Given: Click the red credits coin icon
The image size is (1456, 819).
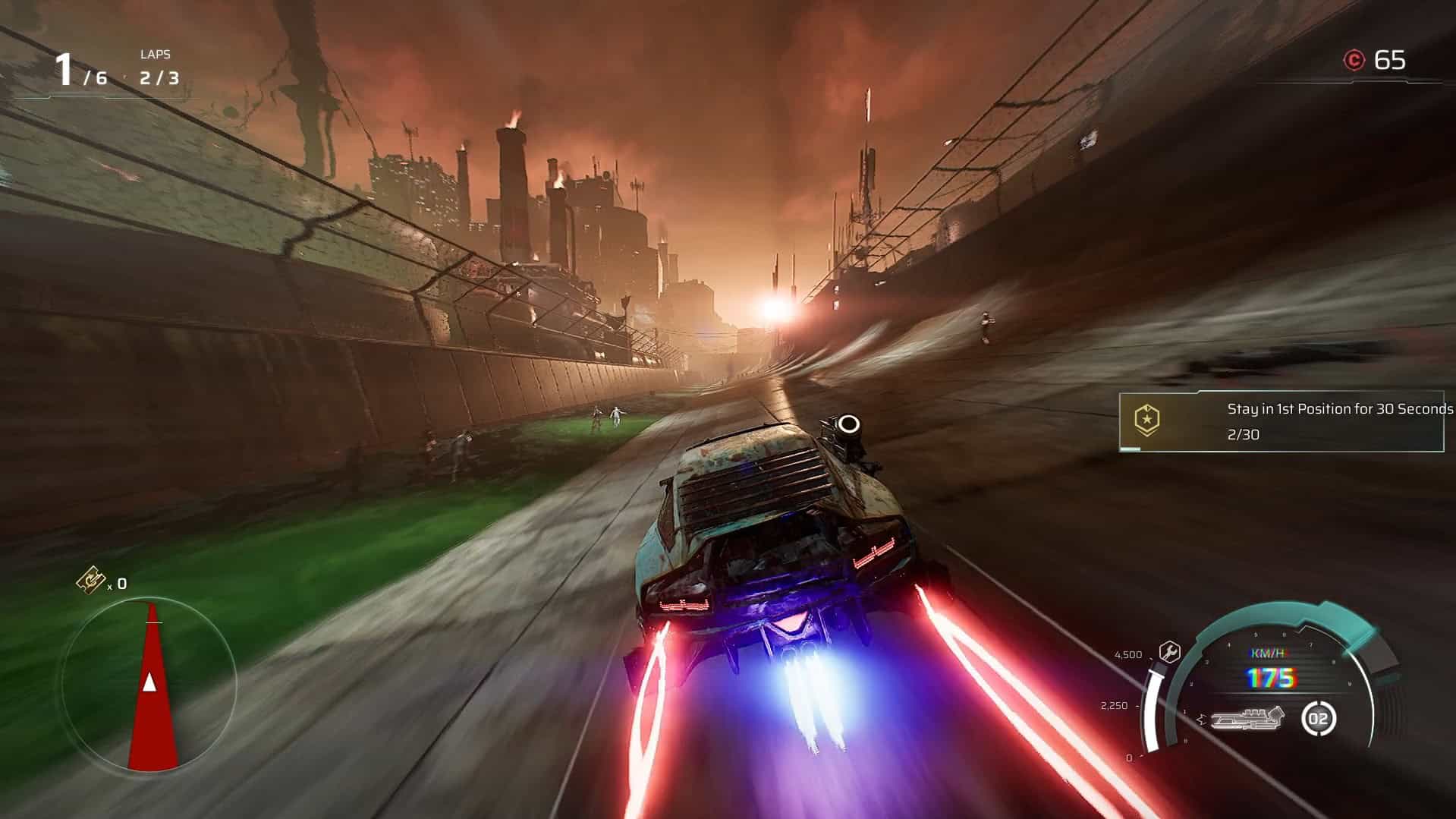Looking at the screenshot, I should (x=1354, y=60).
